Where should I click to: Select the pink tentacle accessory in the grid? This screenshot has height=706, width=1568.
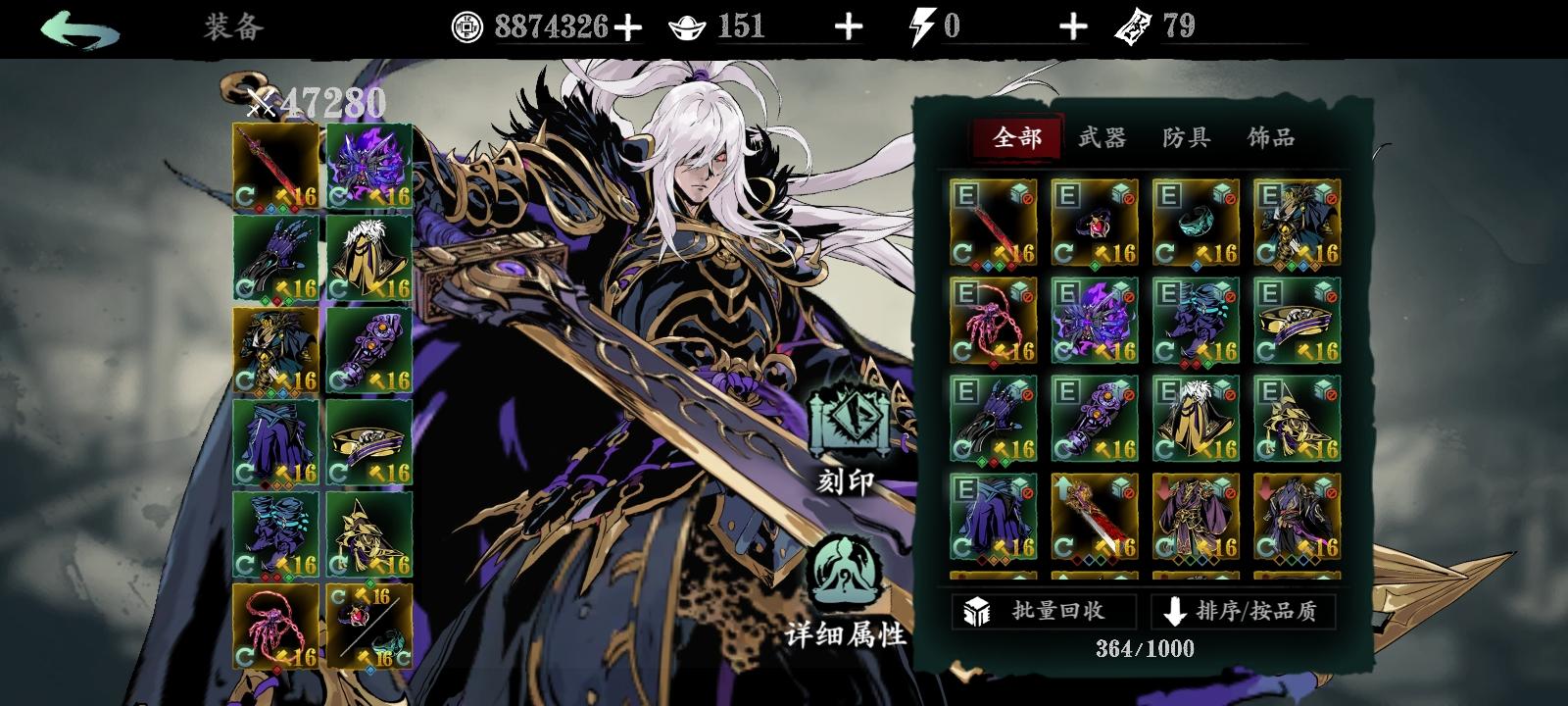pos(990,324)
